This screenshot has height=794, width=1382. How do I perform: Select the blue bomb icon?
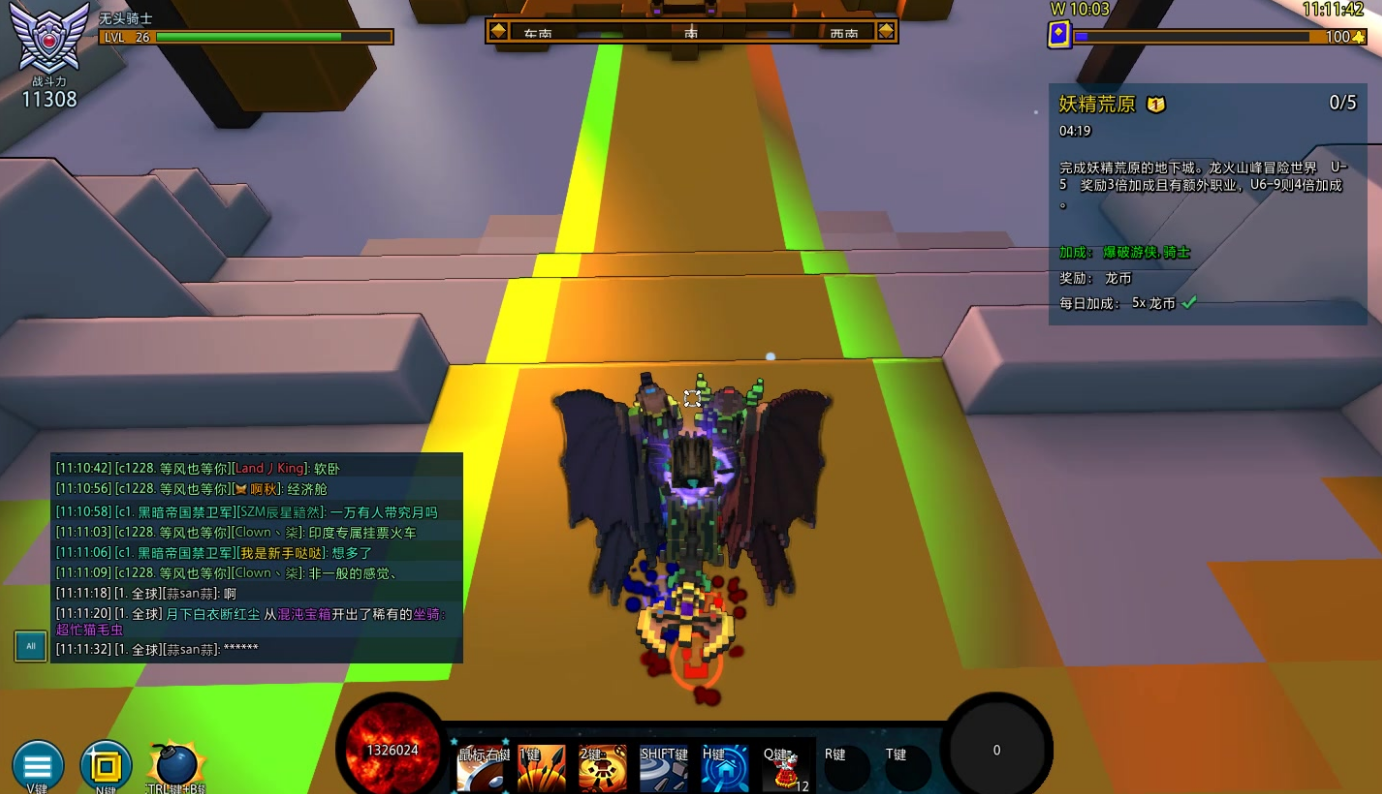[177, 765]
